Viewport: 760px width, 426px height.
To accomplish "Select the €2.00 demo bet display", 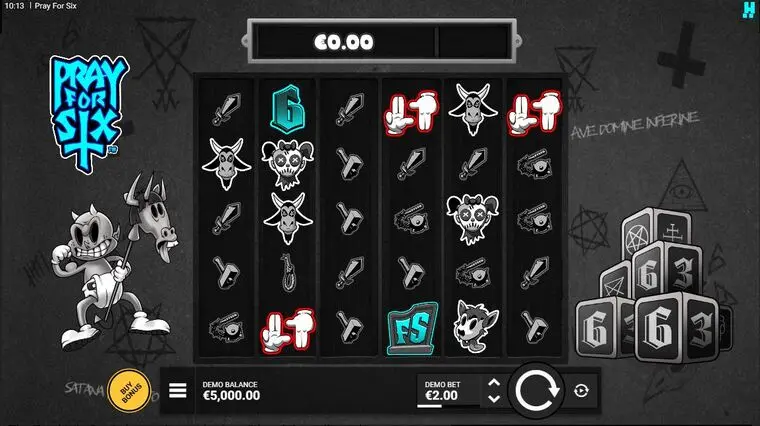I will tap(443, 391).
